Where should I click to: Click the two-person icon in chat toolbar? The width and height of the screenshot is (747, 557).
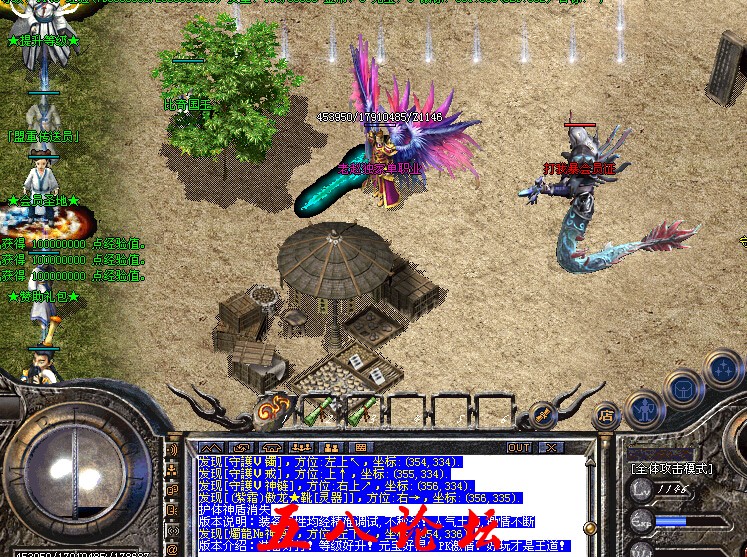point(330,447)
